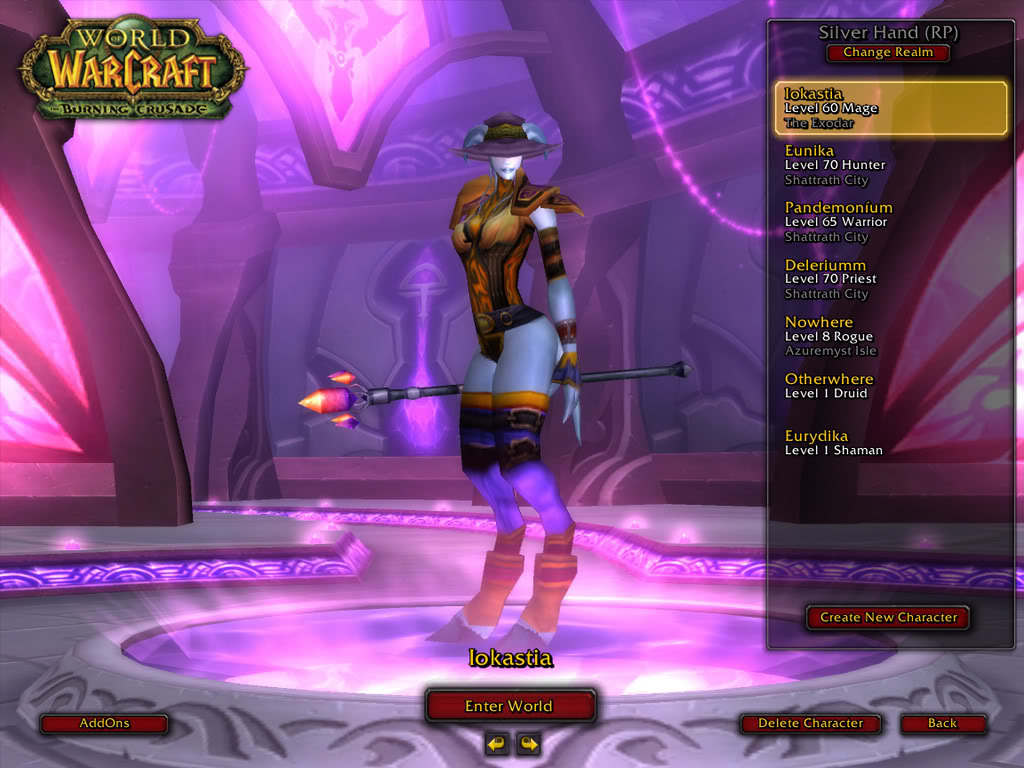The image size is (1024, 768).
Task: Rotate character with the left arrow button
Action: point(496,743)
